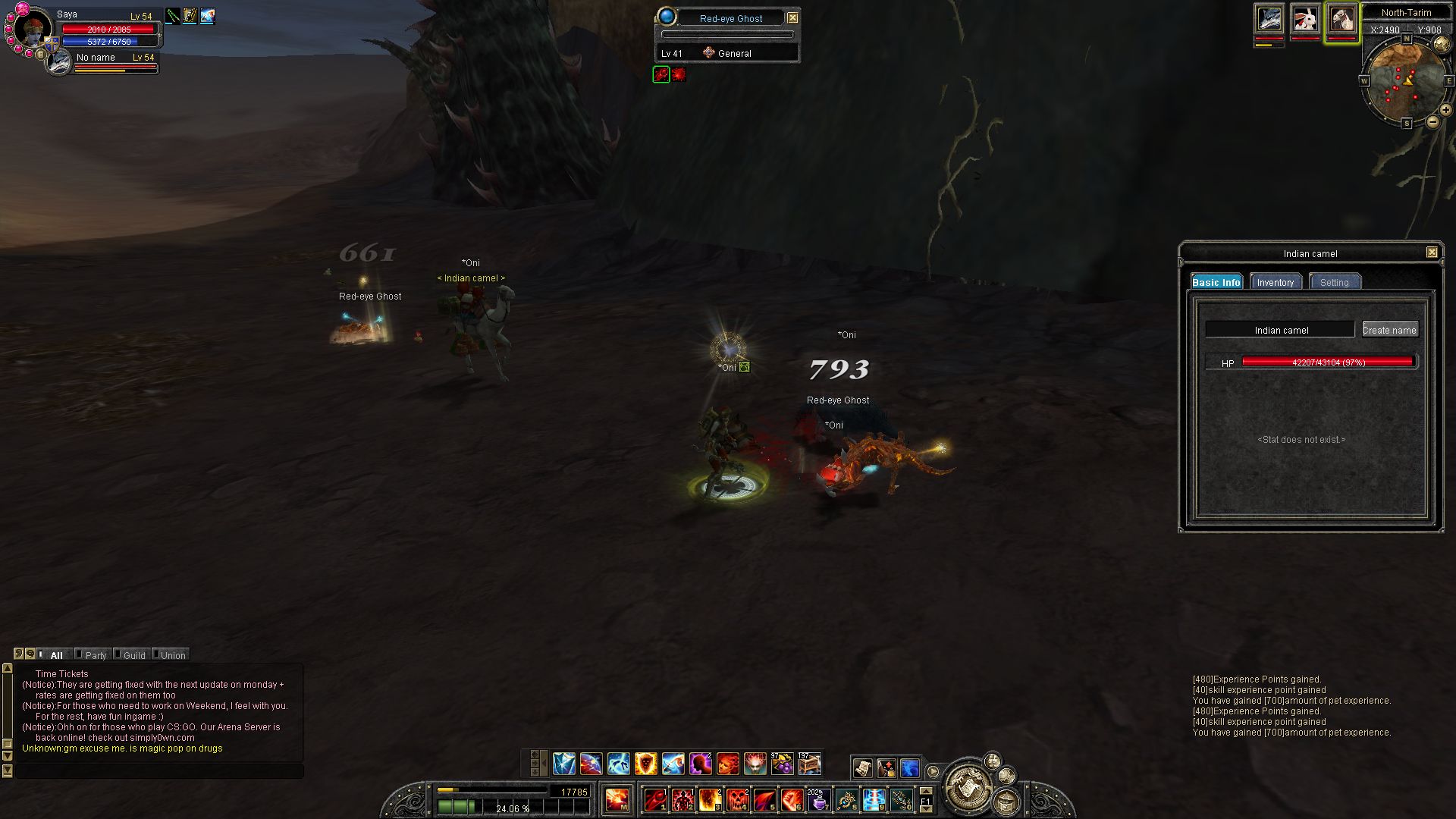Image resolution: width=1456 pixels, height=819 pixels.
Task: Activate the flaming skull skill in slot 4
Action: (737, 799)
